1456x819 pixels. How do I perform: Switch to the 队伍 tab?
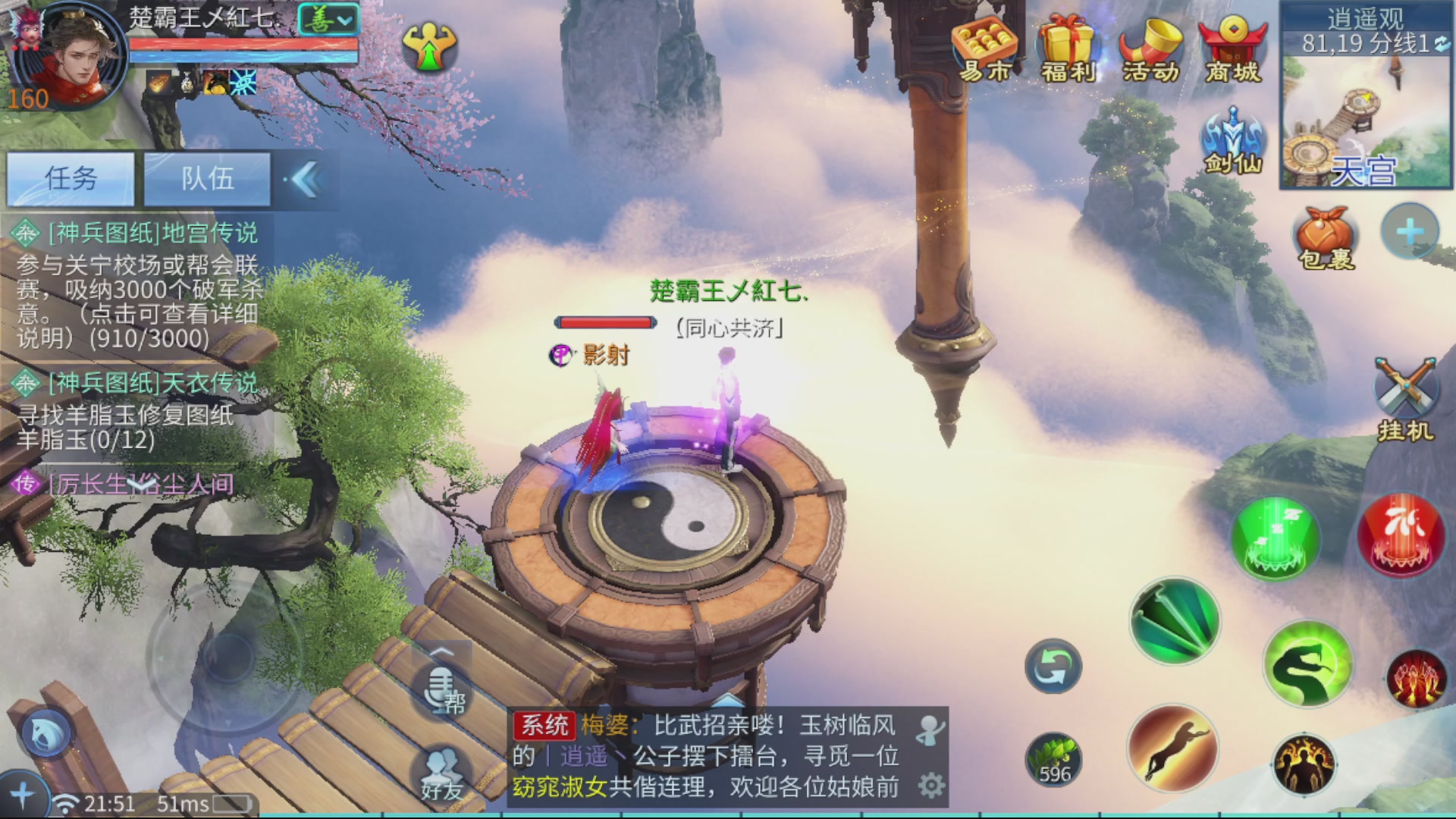point(206,180)
